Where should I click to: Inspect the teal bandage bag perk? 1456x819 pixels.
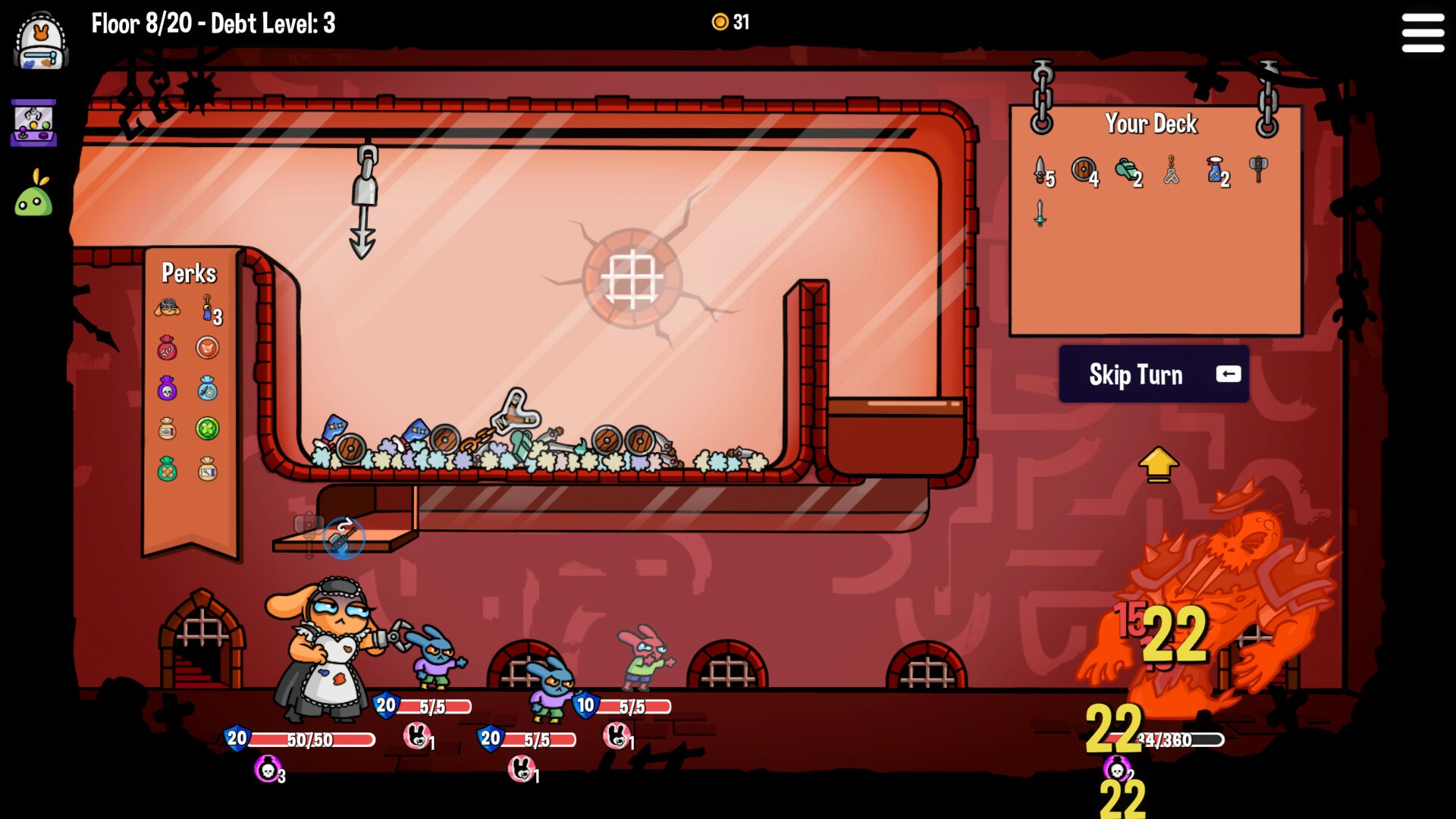click(168, 469)
